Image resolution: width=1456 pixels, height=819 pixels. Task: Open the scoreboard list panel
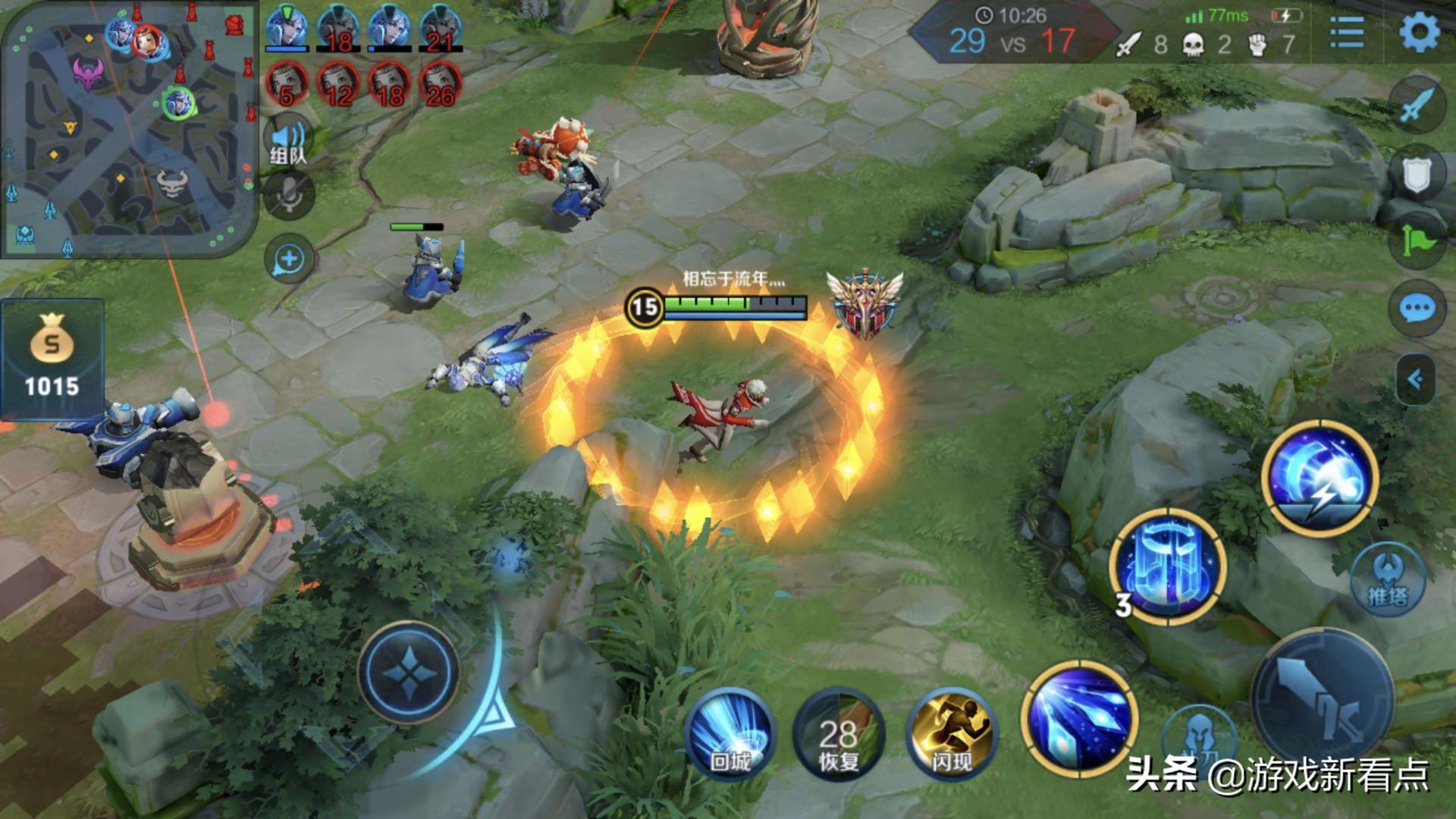point(1347,33)
